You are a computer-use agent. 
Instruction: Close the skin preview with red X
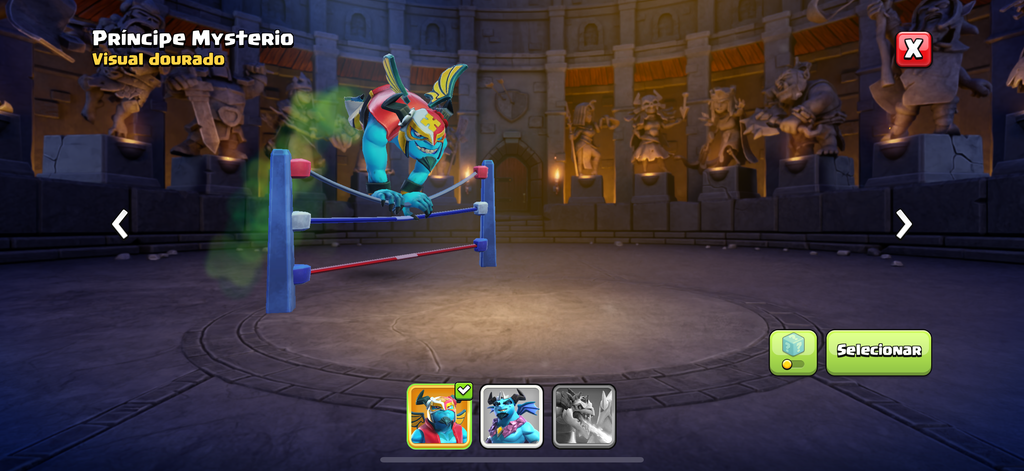(913, 49)
